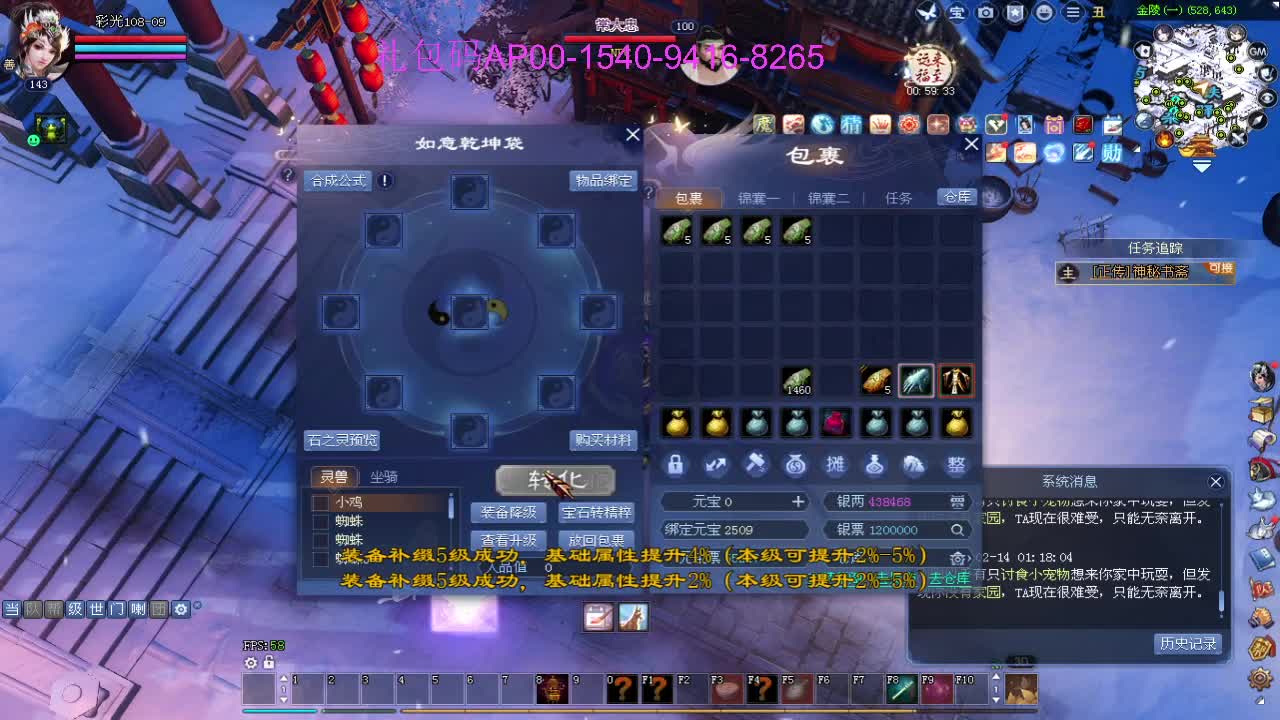Screen dimensions: 1280x720
Task: Click the magnifier icon next to 银票 amount
Action: click(x=957, y=529)
